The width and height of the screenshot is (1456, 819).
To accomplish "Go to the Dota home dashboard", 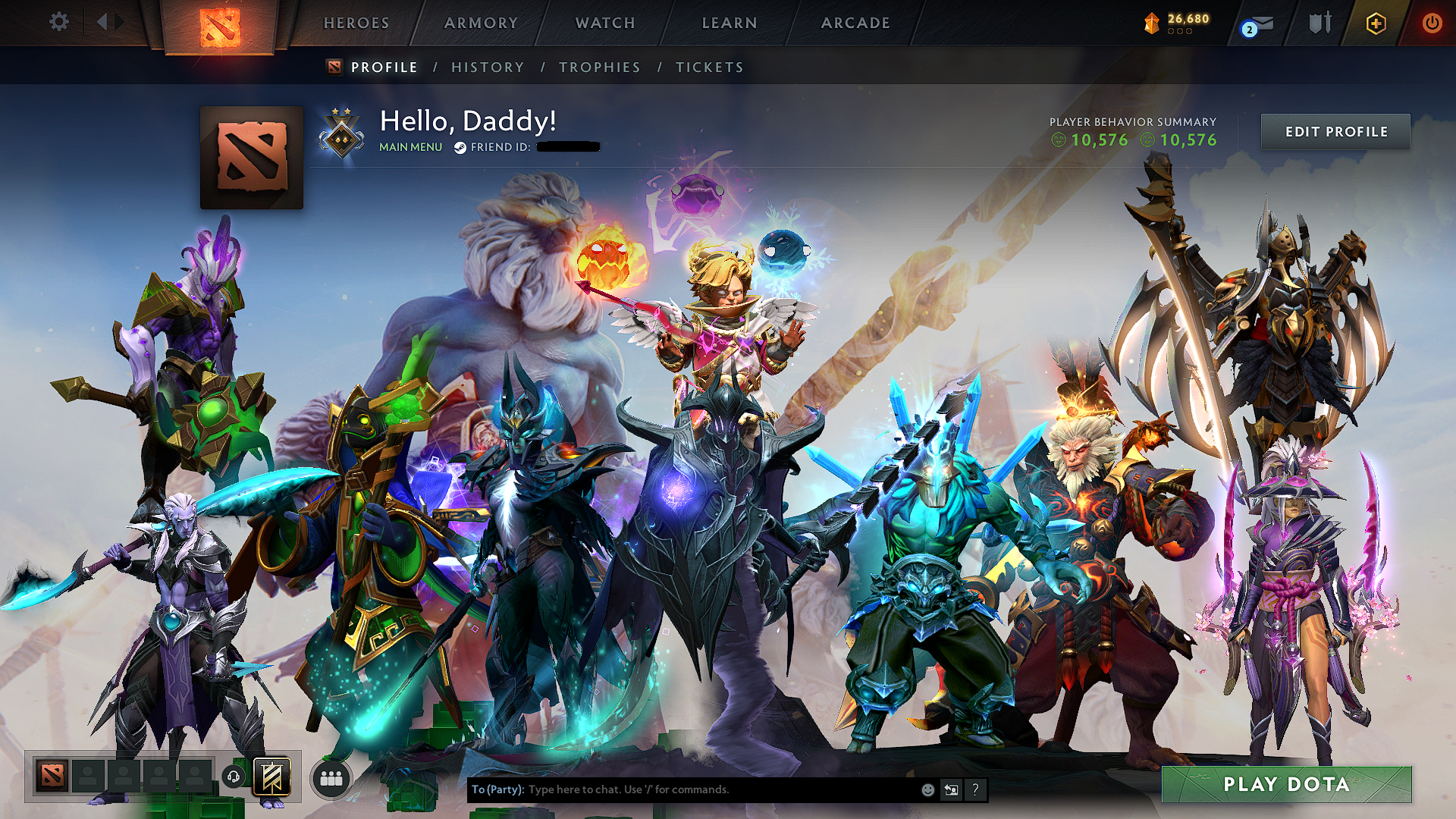I will [220, 27].
